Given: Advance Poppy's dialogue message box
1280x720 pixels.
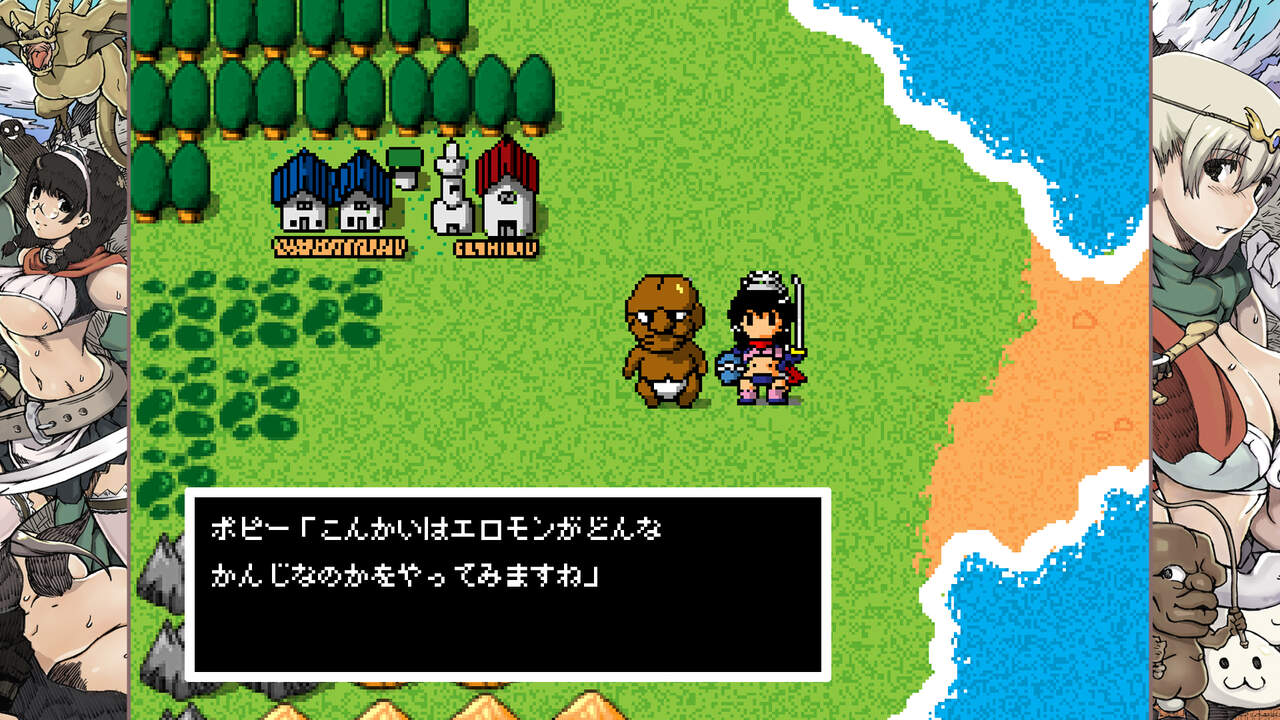Looking at the screenshot, I should click(x=507, y=582).
